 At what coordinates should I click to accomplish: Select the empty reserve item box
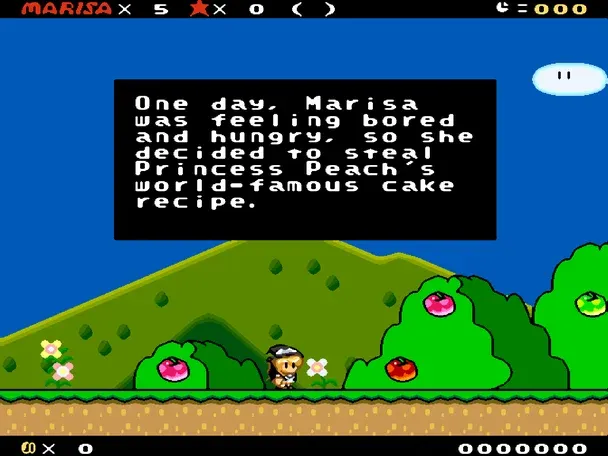[312, 9]
